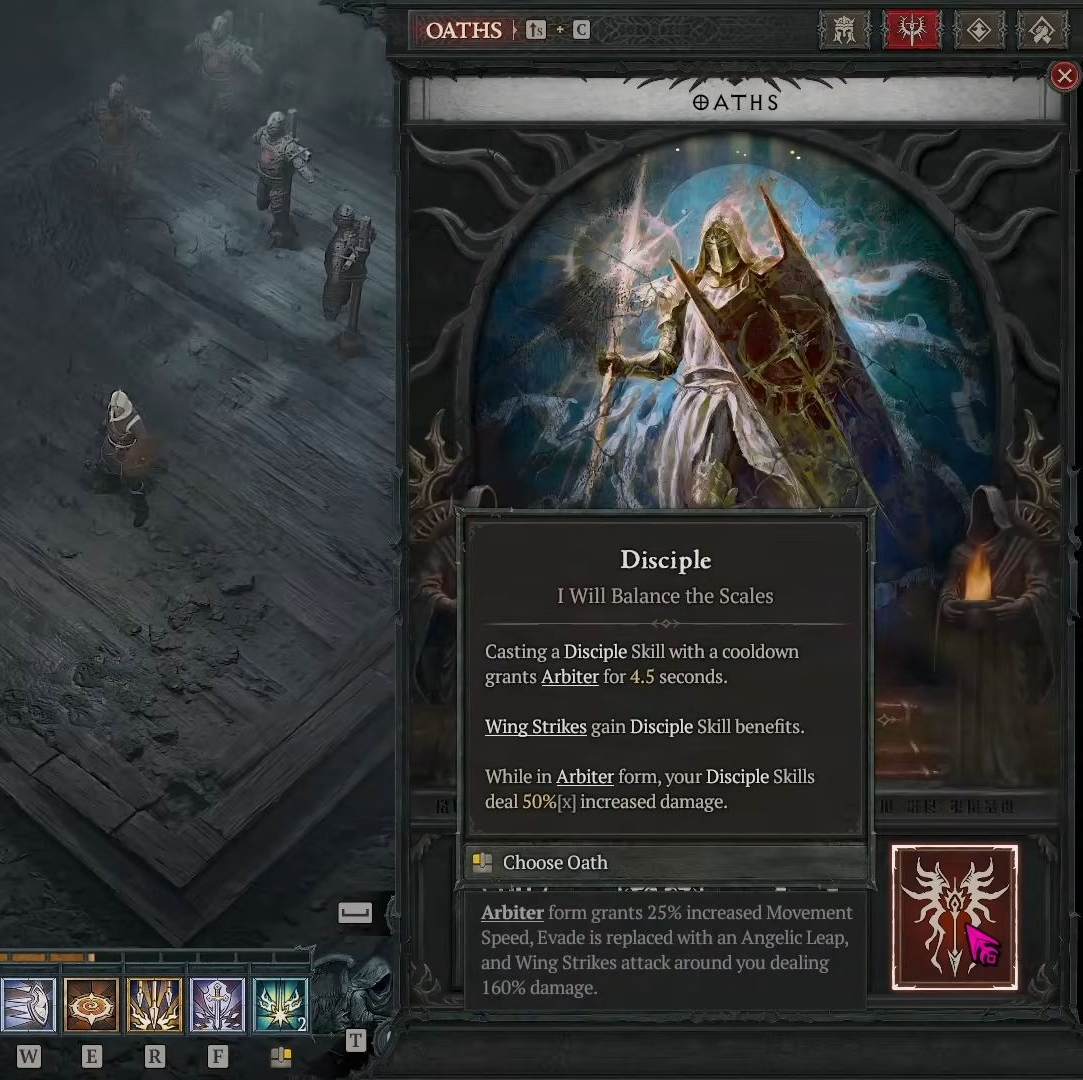Select the hammer and anvil tab

[x=1042, y=30]
